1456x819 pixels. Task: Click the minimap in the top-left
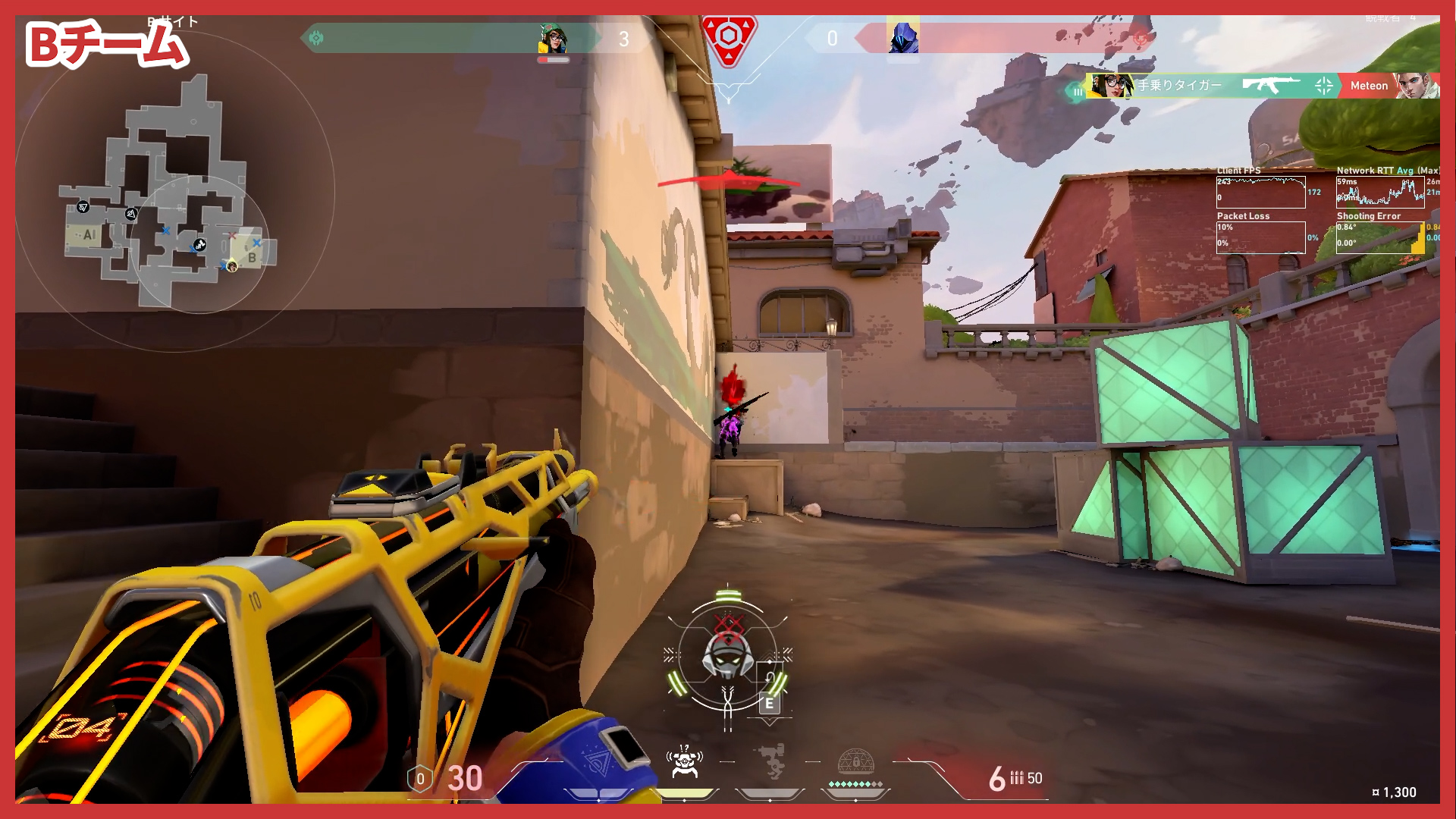point(174,193)
